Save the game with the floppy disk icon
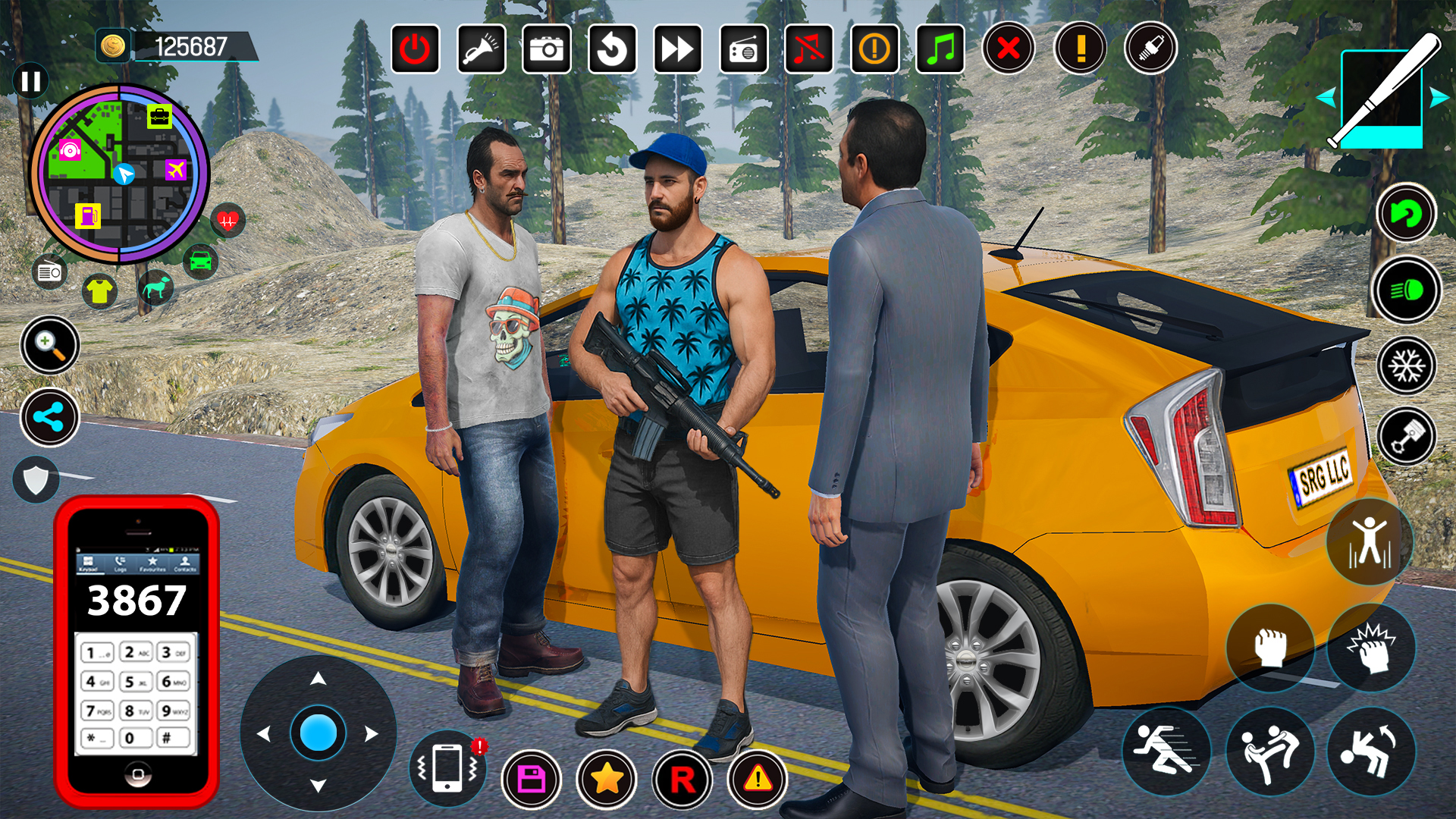The width and height of the screenshot is (1456, 819). point(532,779)
